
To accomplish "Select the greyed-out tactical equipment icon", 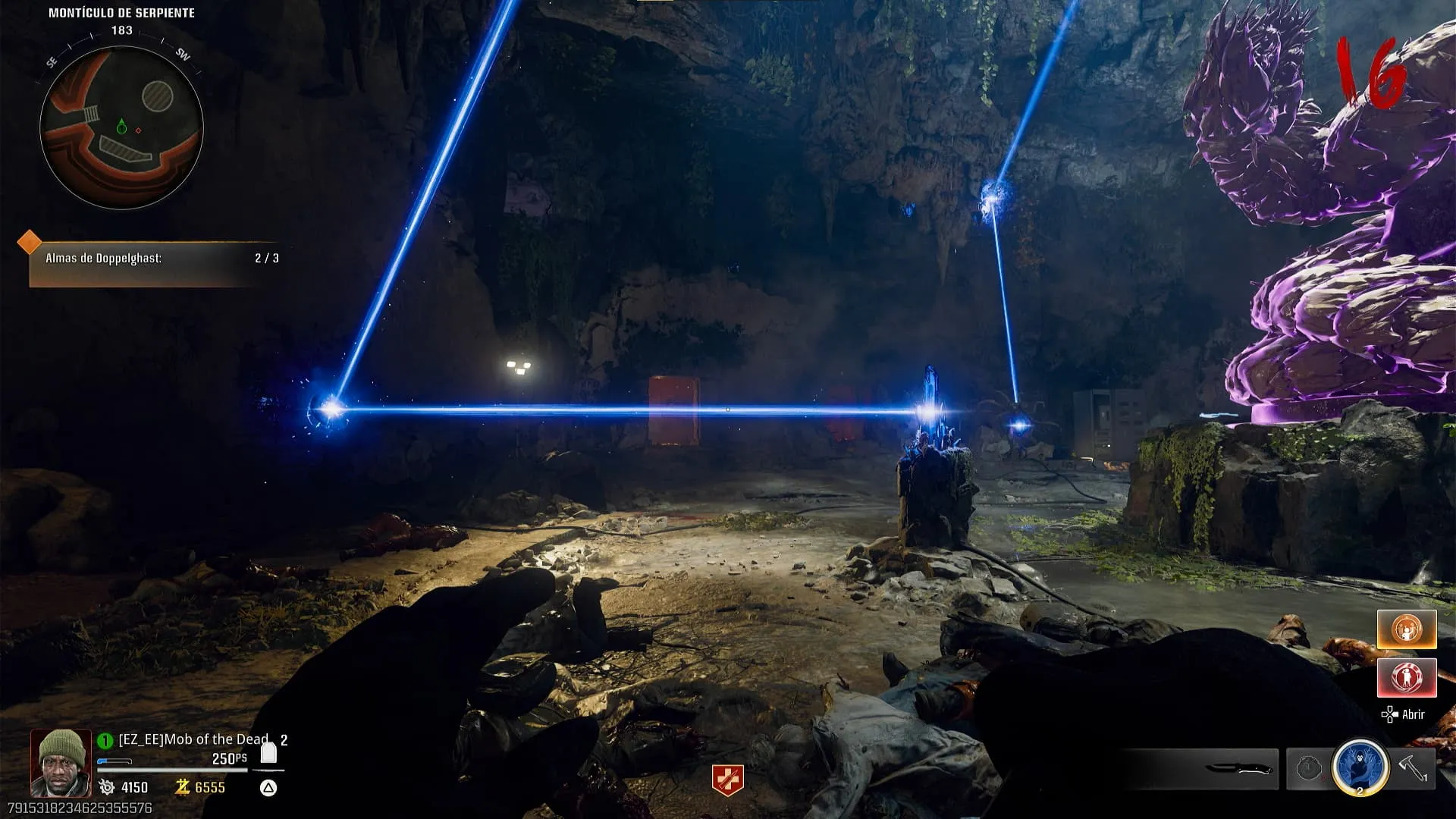I will click(1308, 768).
